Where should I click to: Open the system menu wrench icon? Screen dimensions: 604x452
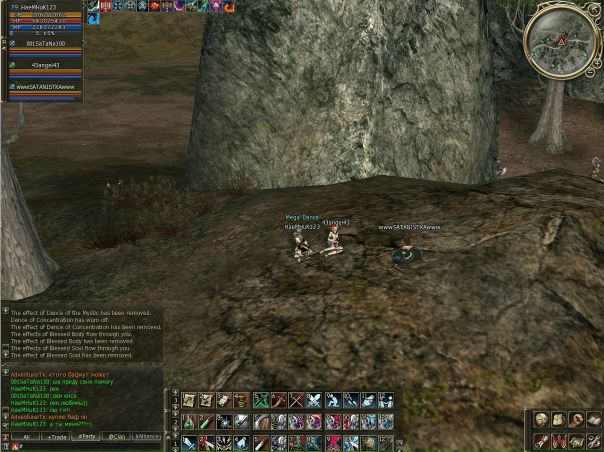(595, 441)
